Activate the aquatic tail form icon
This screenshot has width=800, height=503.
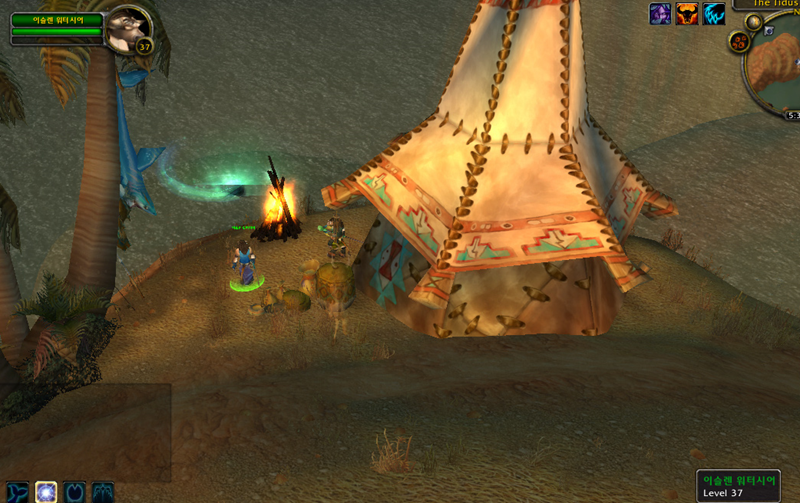16,492
